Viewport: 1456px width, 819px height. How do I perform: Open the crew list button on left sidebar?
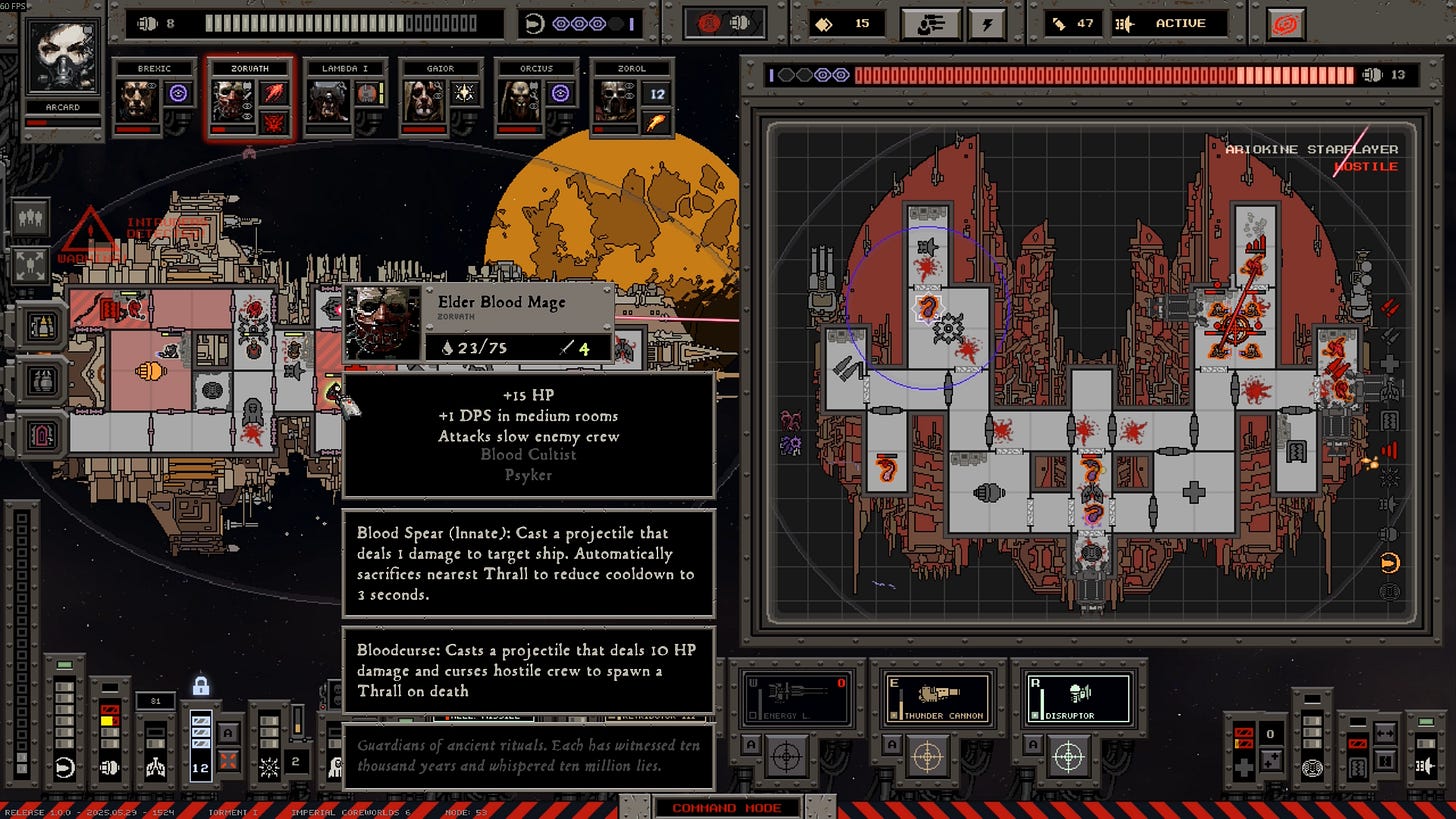pos(30,217)
